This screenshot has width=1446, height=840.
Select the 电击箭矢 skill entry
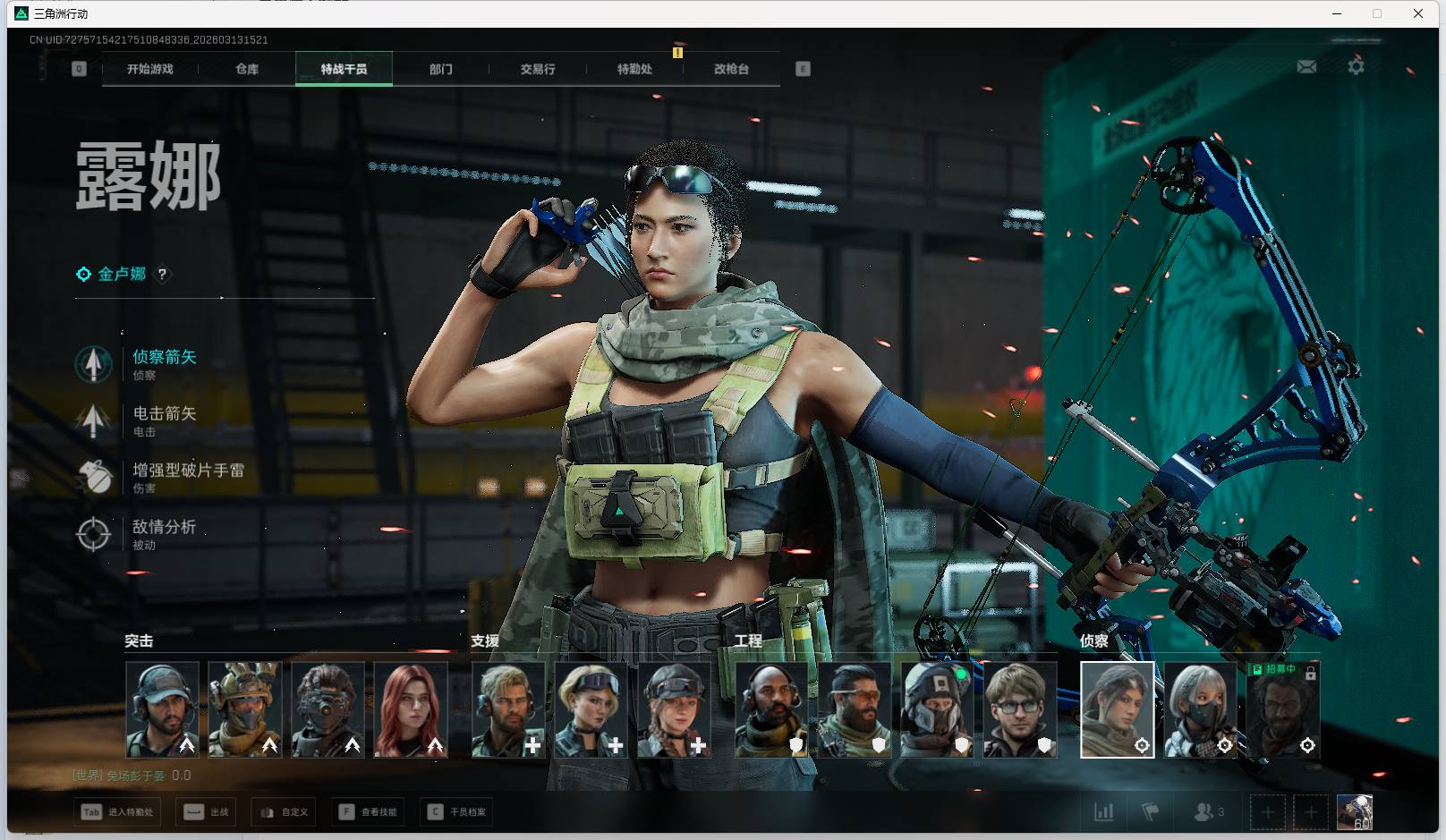[165, 414]
